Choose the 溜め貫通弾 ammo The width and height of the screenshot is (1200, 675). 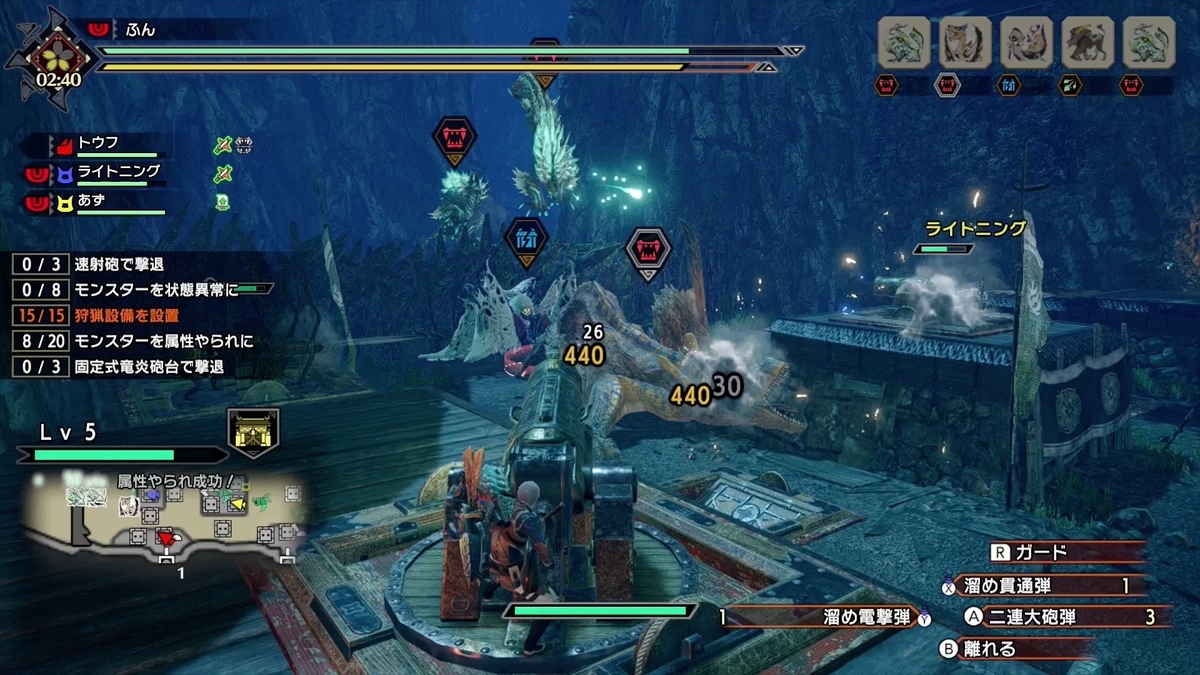point(1040,585)
